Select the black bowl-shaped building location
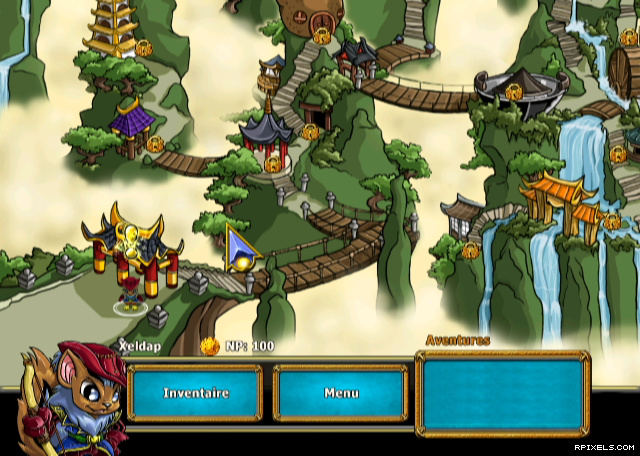The height and width of the screenshot is (456, 640). (518, 88)
